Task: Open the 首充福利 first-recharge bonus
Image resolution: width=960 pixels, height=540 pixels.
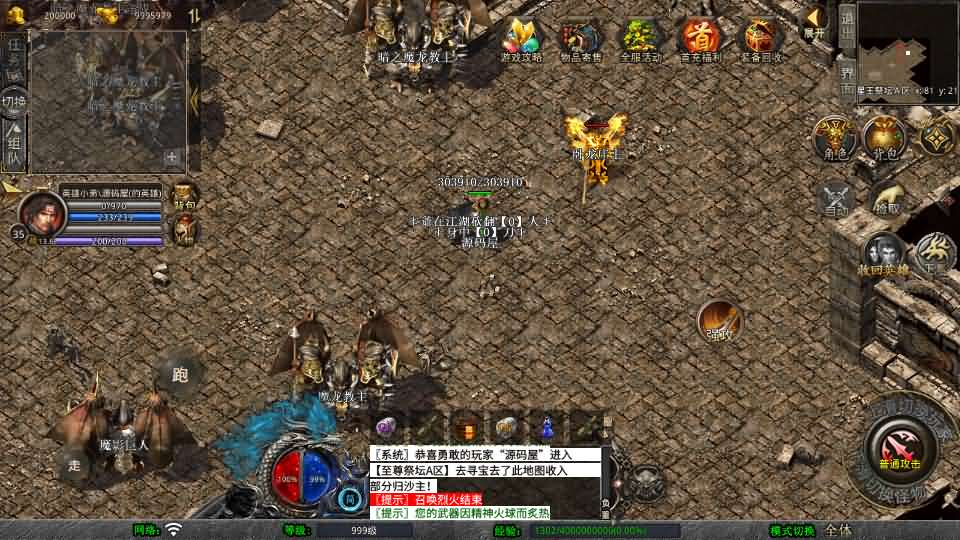Action: [700, 38]
